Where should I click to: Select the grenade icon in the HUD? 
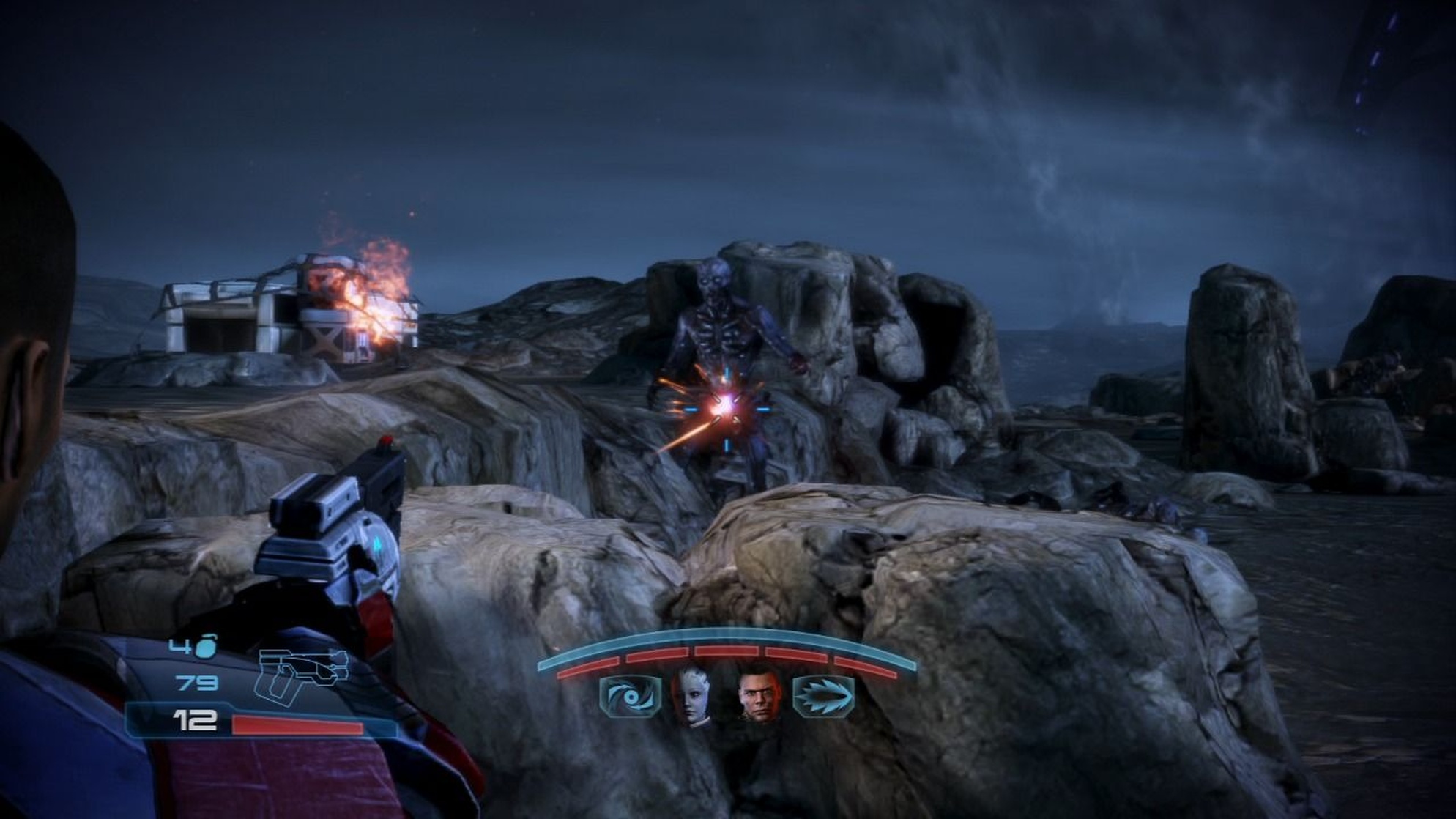pos(207,647)
